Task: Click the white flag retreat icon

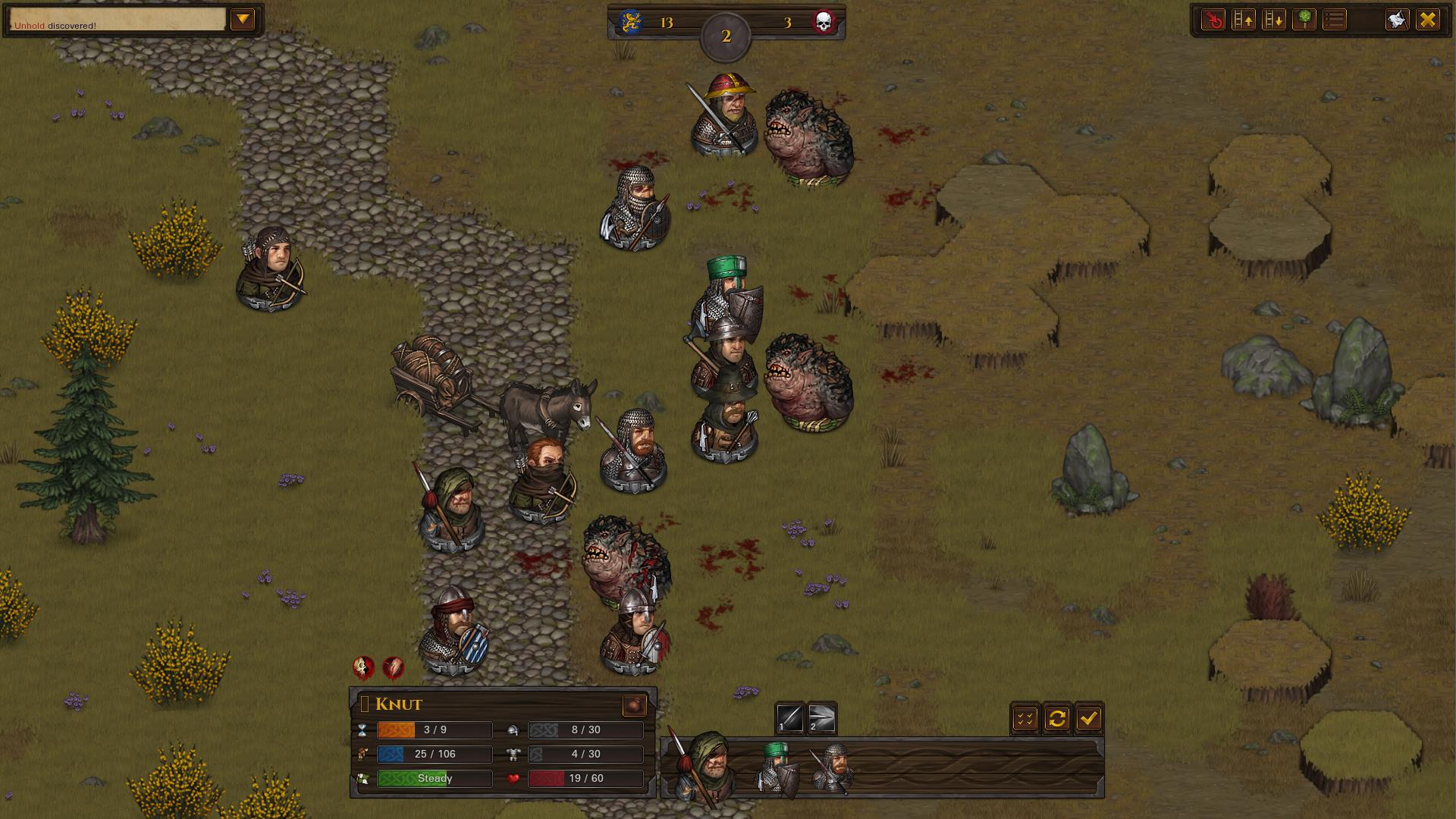Action: click(x=1396, y=19)
